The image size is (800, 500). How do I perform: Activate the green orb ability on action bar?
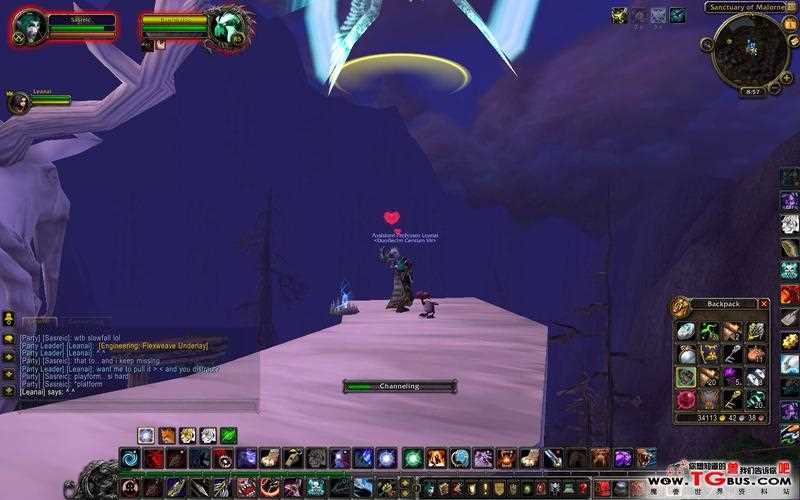coord(412,458)
